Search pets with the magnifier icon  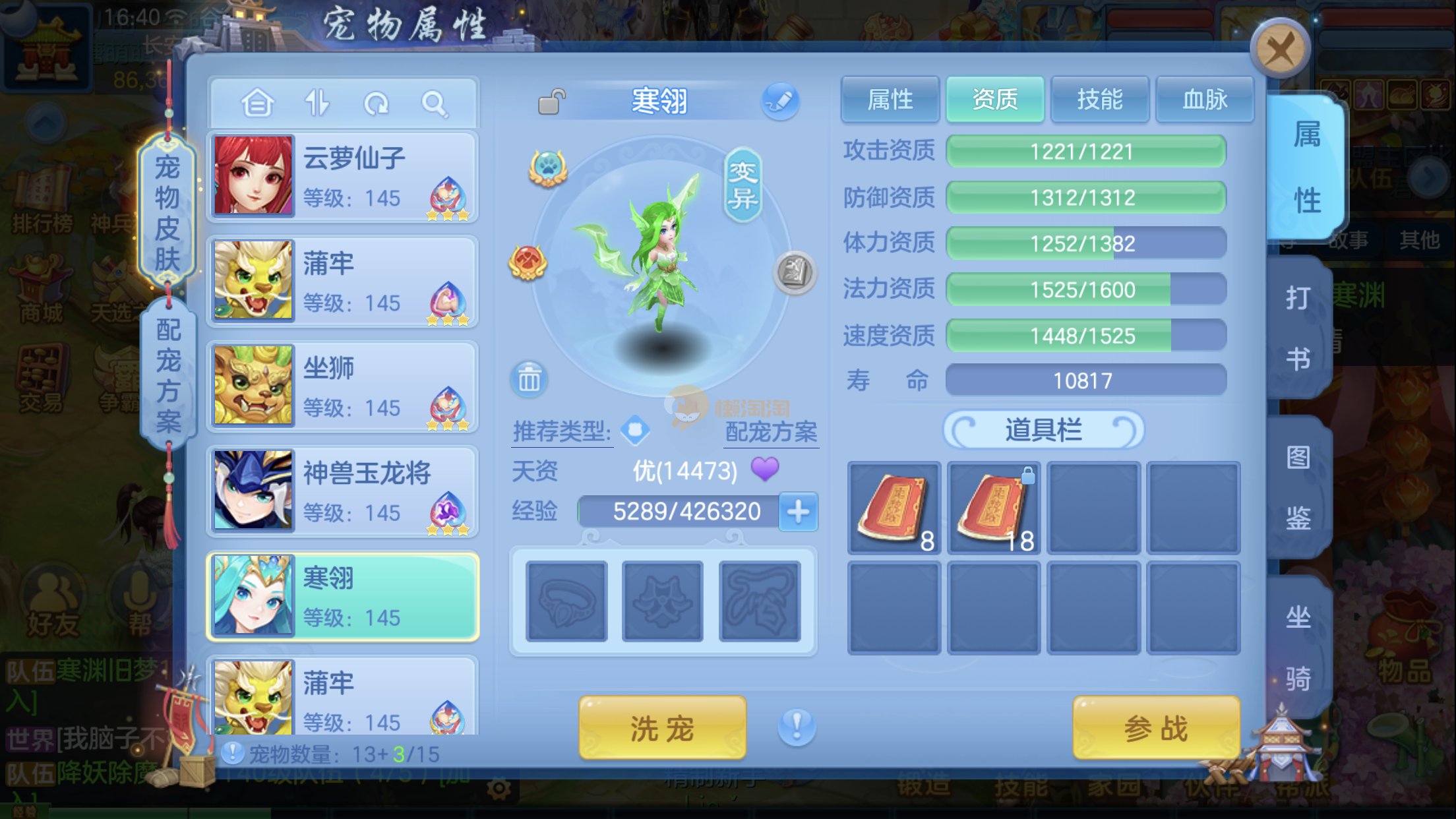(x=434, y=104)
